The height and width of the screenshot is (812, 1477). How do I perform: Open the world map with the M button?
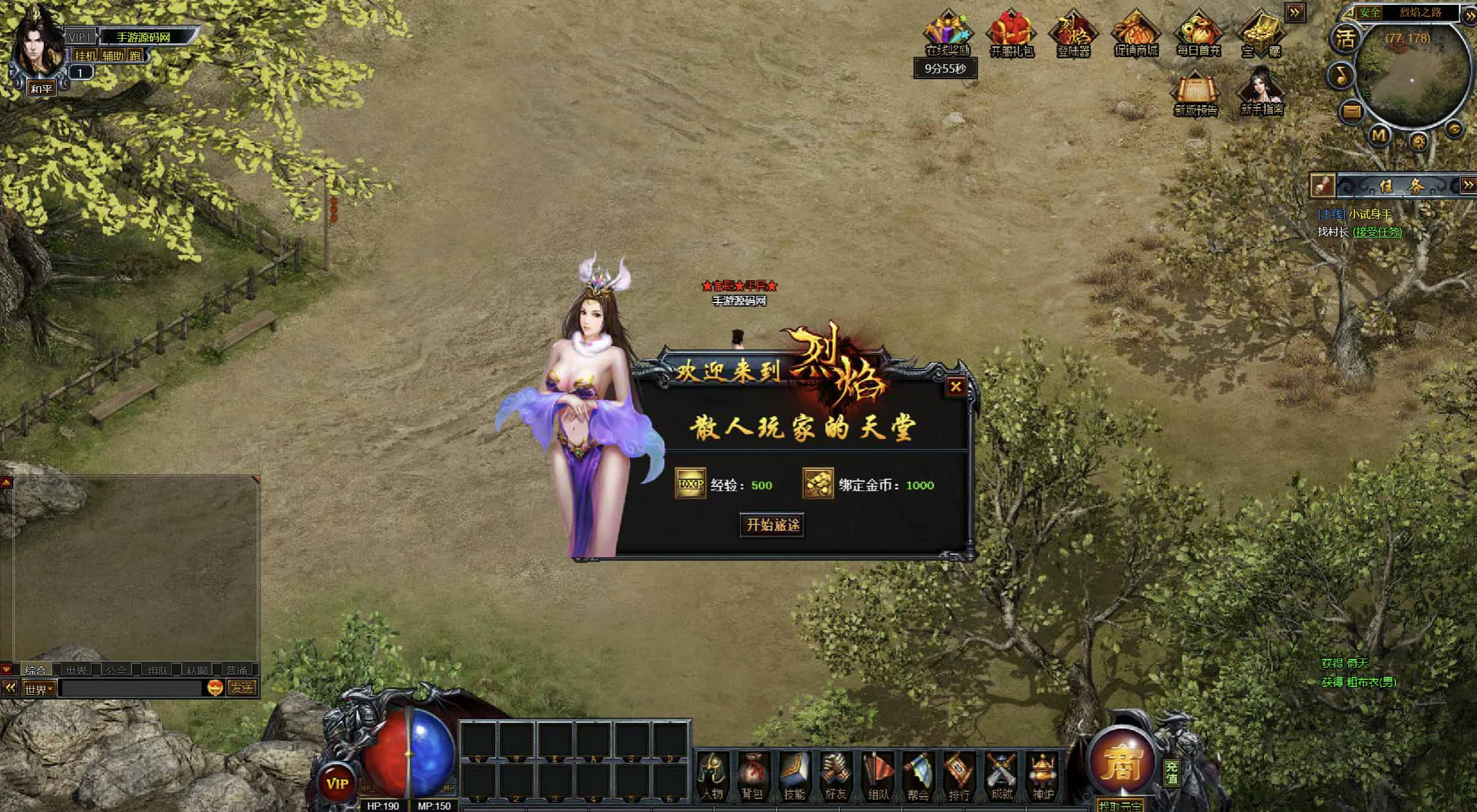(x=1379, y=136)
